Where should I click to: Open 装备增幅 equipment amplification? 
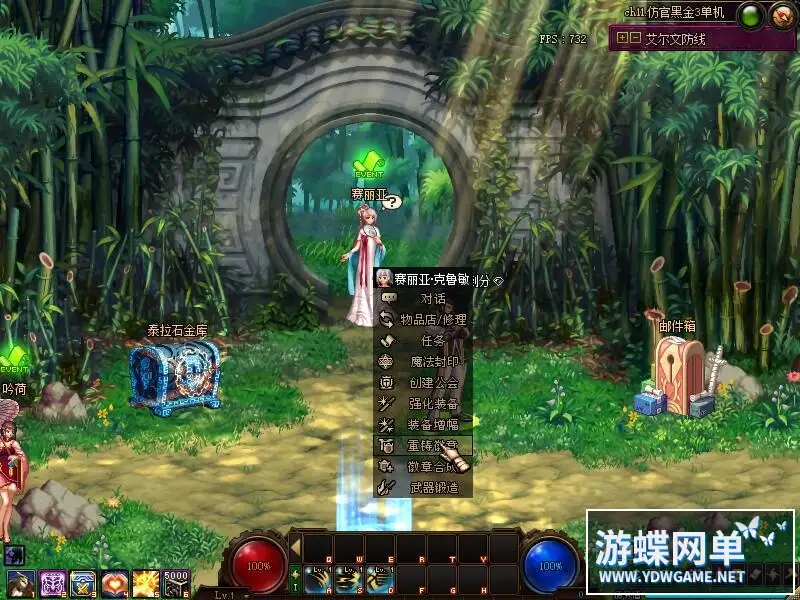coord(432,424)
